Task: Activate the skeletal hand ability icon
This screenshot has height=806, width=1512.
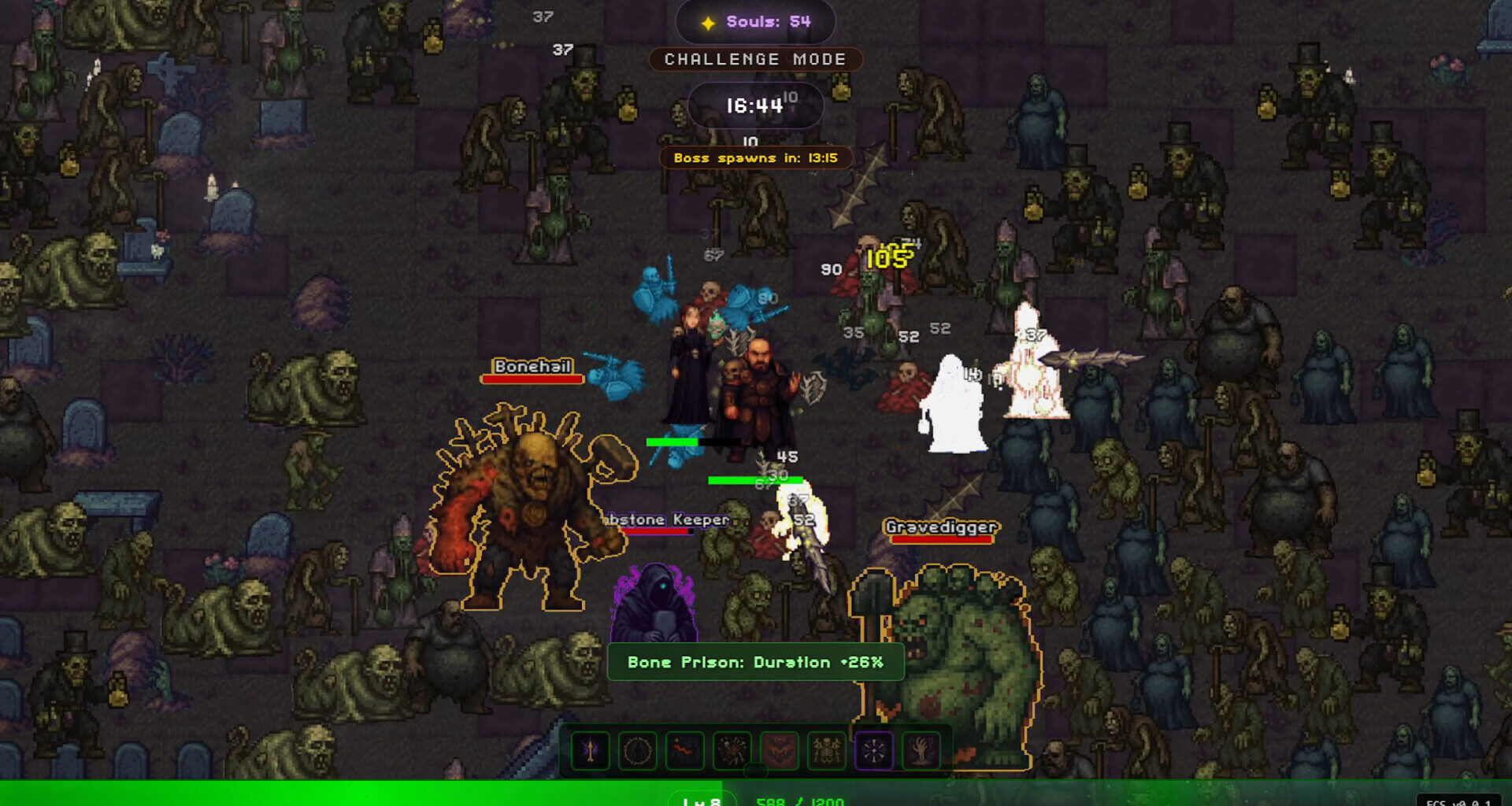Action: coord(921,752)
